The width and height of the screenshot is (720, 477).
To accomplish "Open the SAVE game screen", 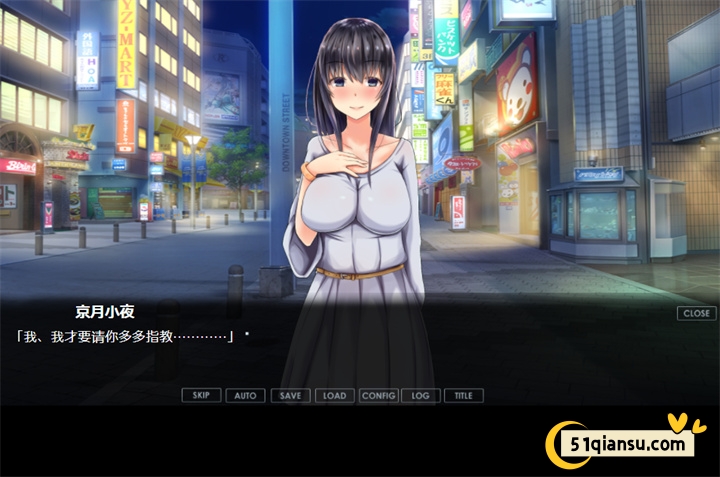I will point(290,395).
